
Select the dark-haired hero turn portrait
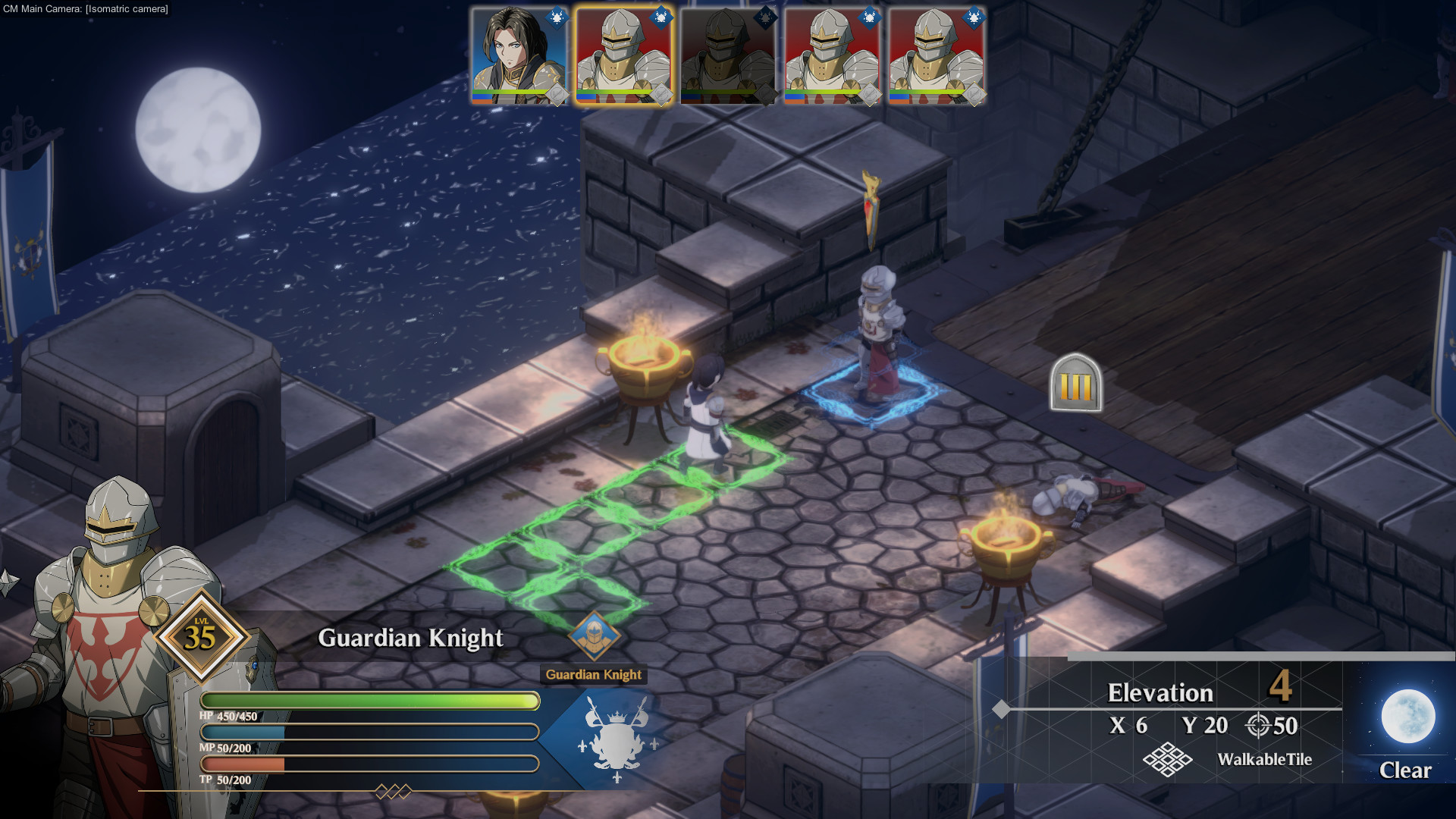coord(519,57)
